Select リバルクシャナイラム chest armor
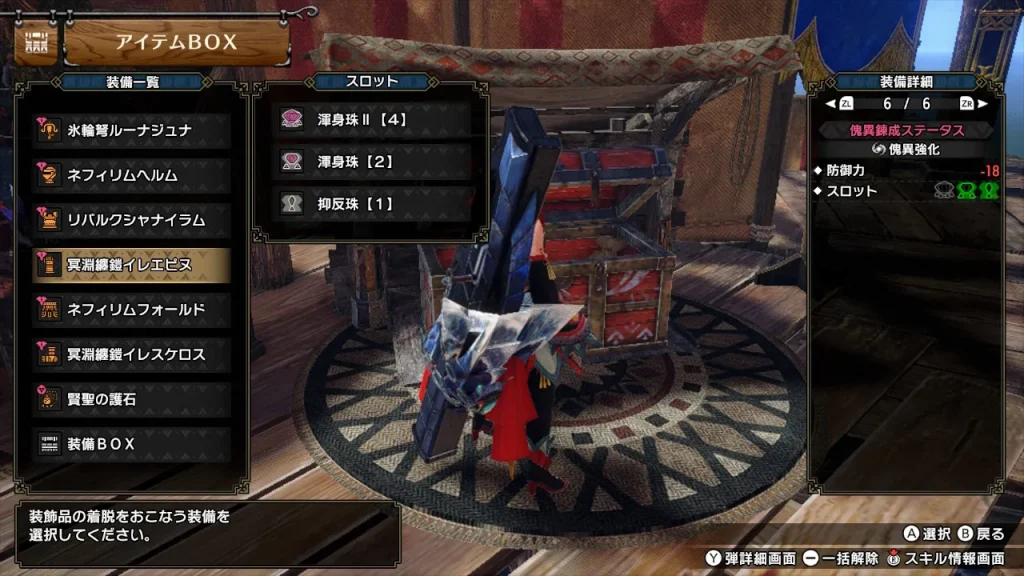Screen dimensions: 1024x576 pyautogui.click(x=132, y=220)
